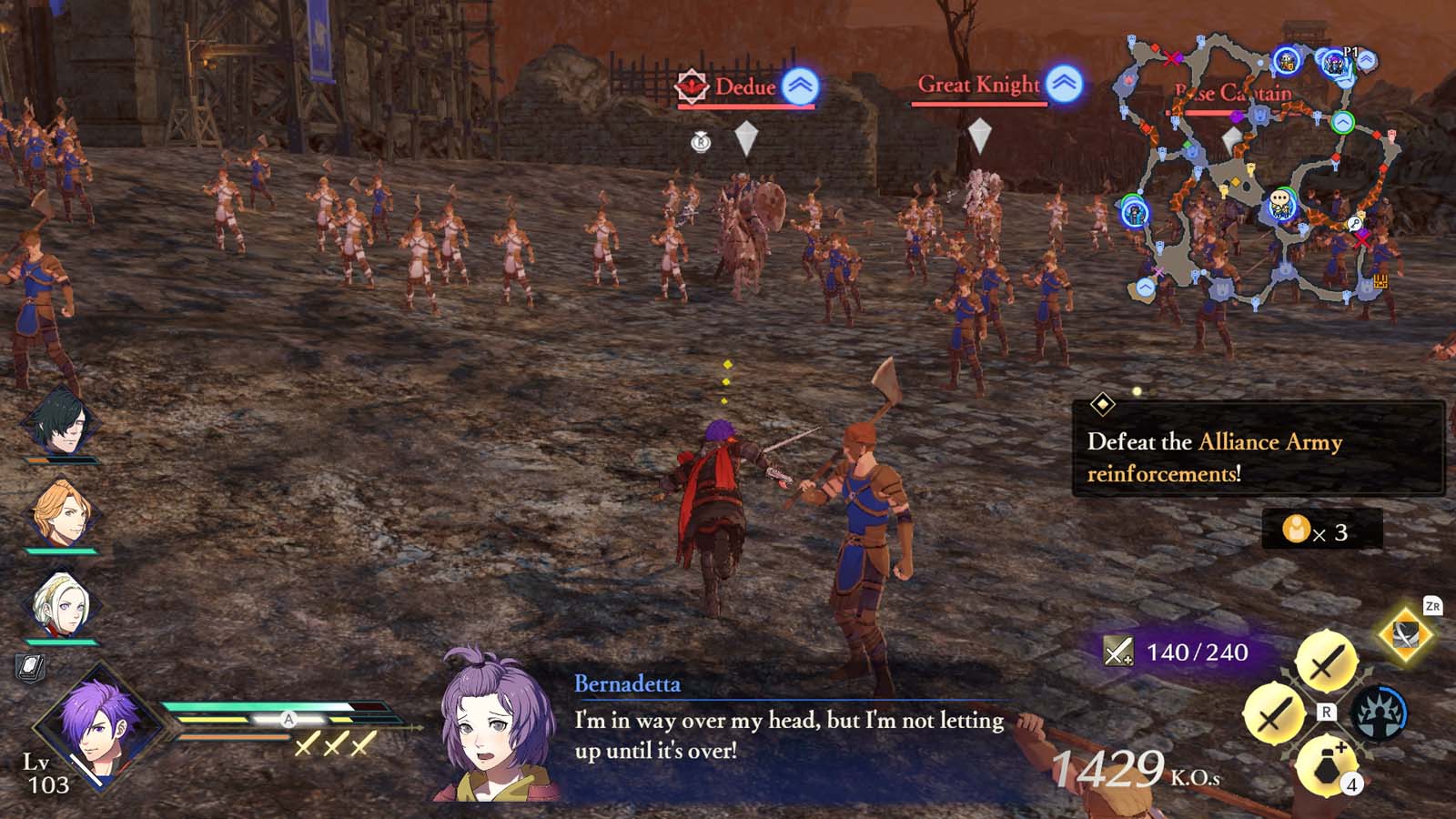Viewport: 1456px width, 819px height.
Task: Click the magnifying glass marker on the minimap
Action: pyautogui.click(x=1355, y=223)
